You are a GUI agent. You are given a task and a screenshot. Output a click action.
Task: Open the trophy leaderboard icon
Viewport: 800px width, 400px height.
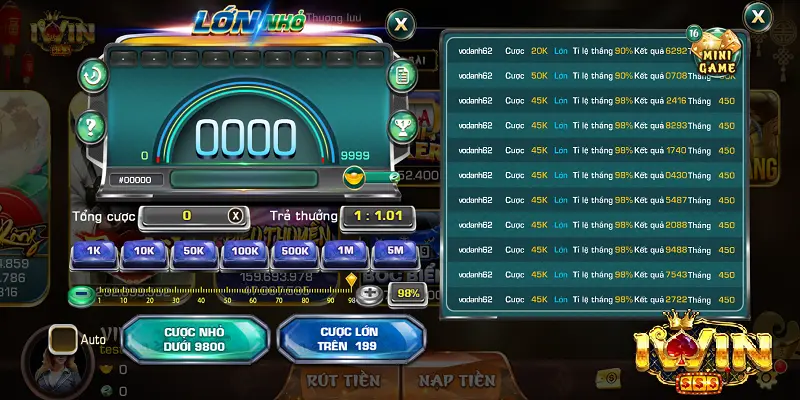pos(403,127)
